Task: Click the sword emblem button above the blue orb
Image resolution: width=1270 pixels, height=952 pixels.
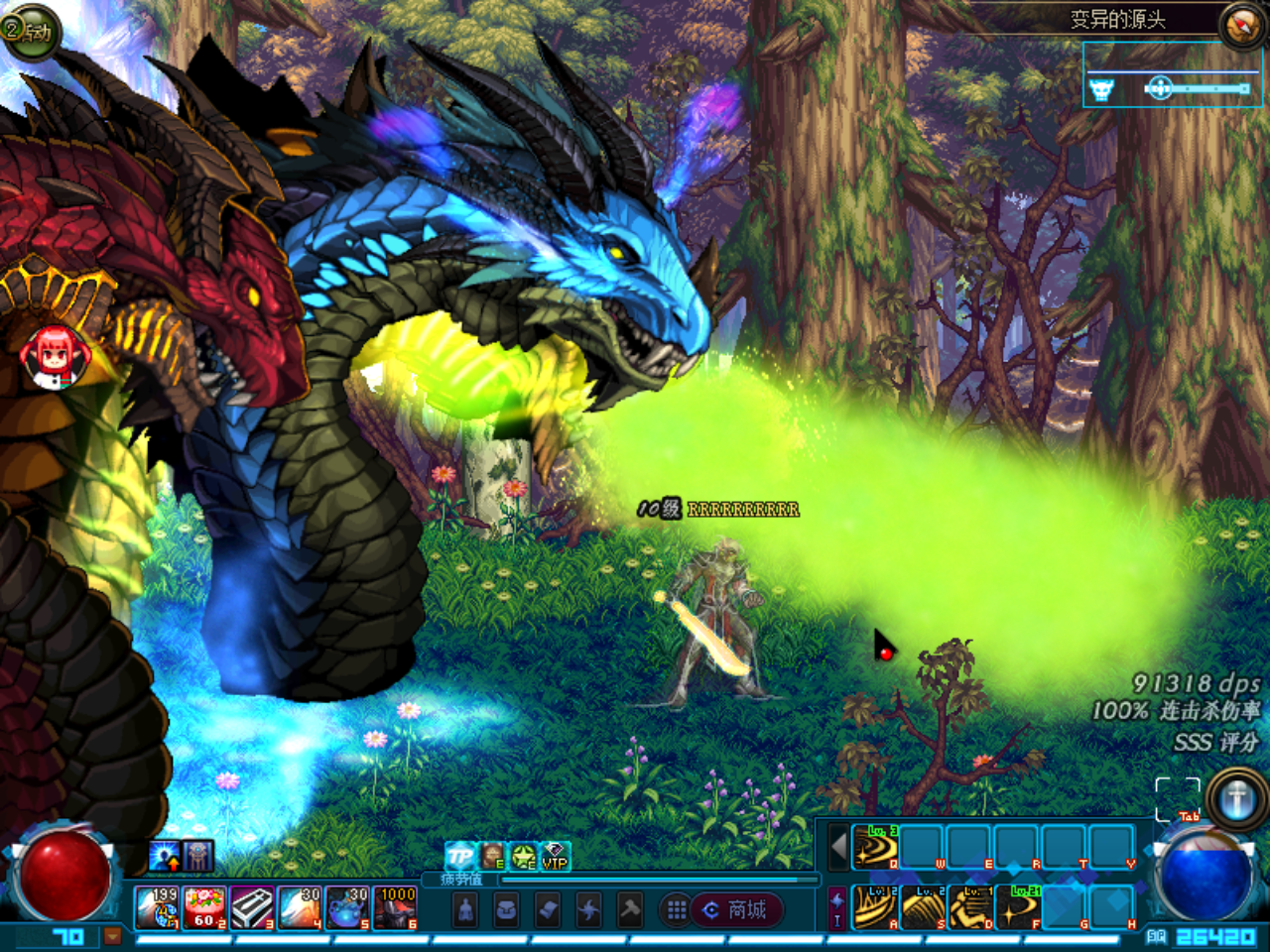Action: [1236, 798]
